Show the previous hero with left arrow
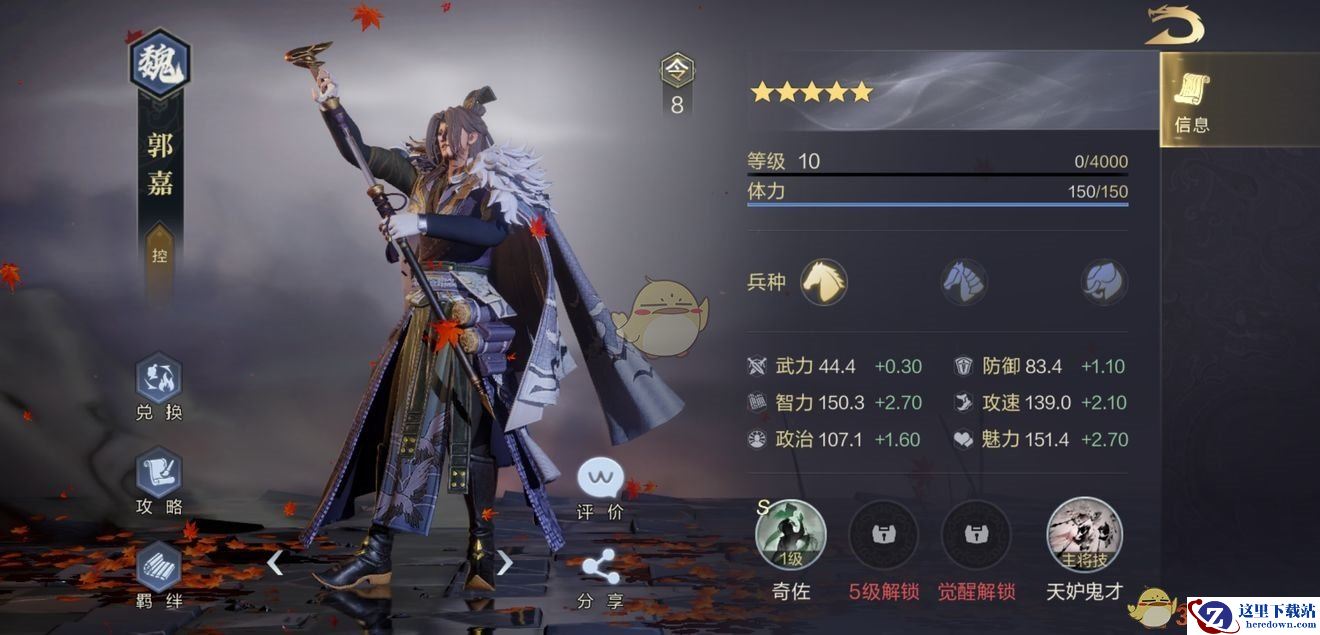Screen dimensions: 1320x635 pyautogui.click(x=275, y=563)
